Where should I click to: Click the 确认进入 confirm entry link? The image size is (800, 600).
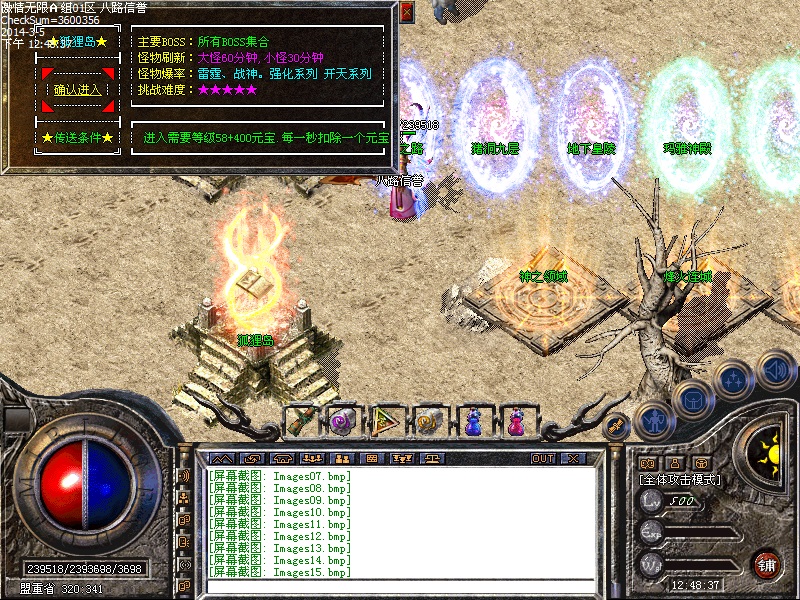(x=77, y=90)
